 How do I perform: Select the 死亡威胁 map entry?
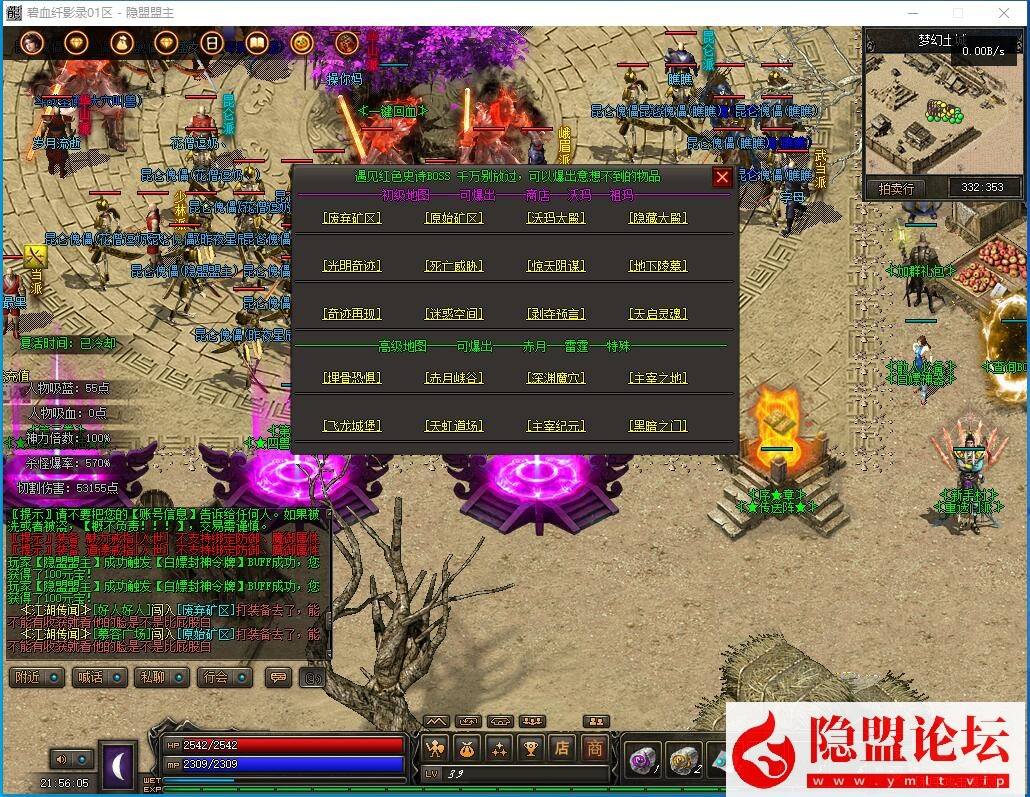[454, 266]
